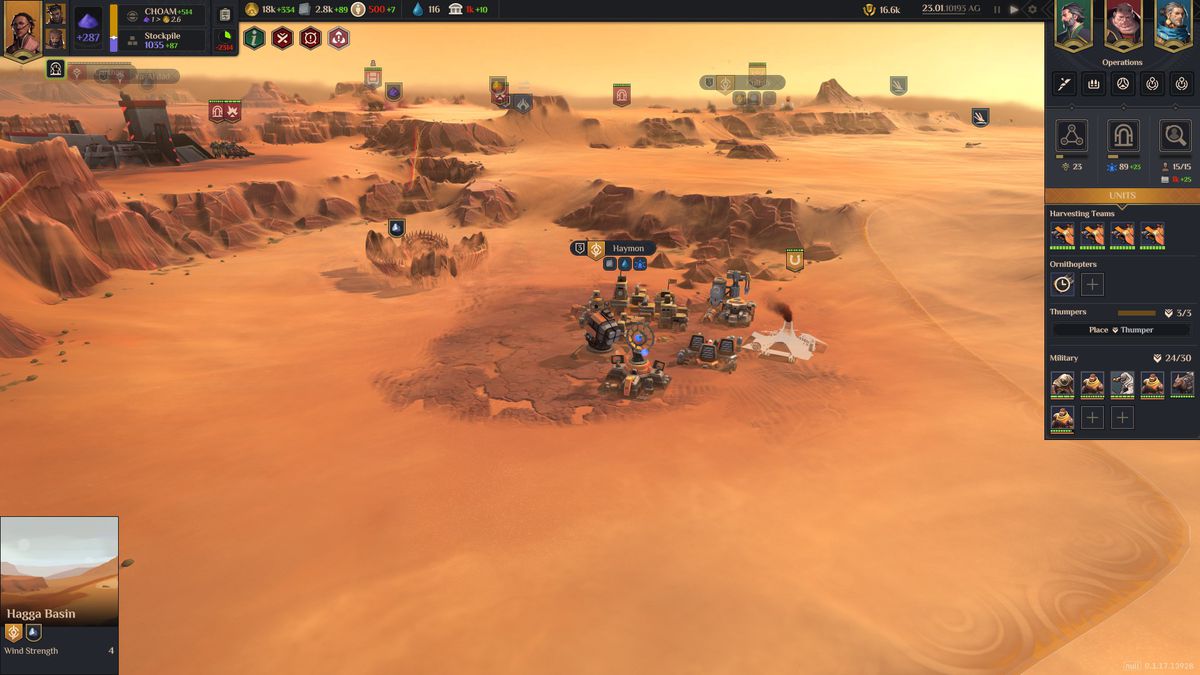Open the CHOAM spice exchange panel

[165, 15]
